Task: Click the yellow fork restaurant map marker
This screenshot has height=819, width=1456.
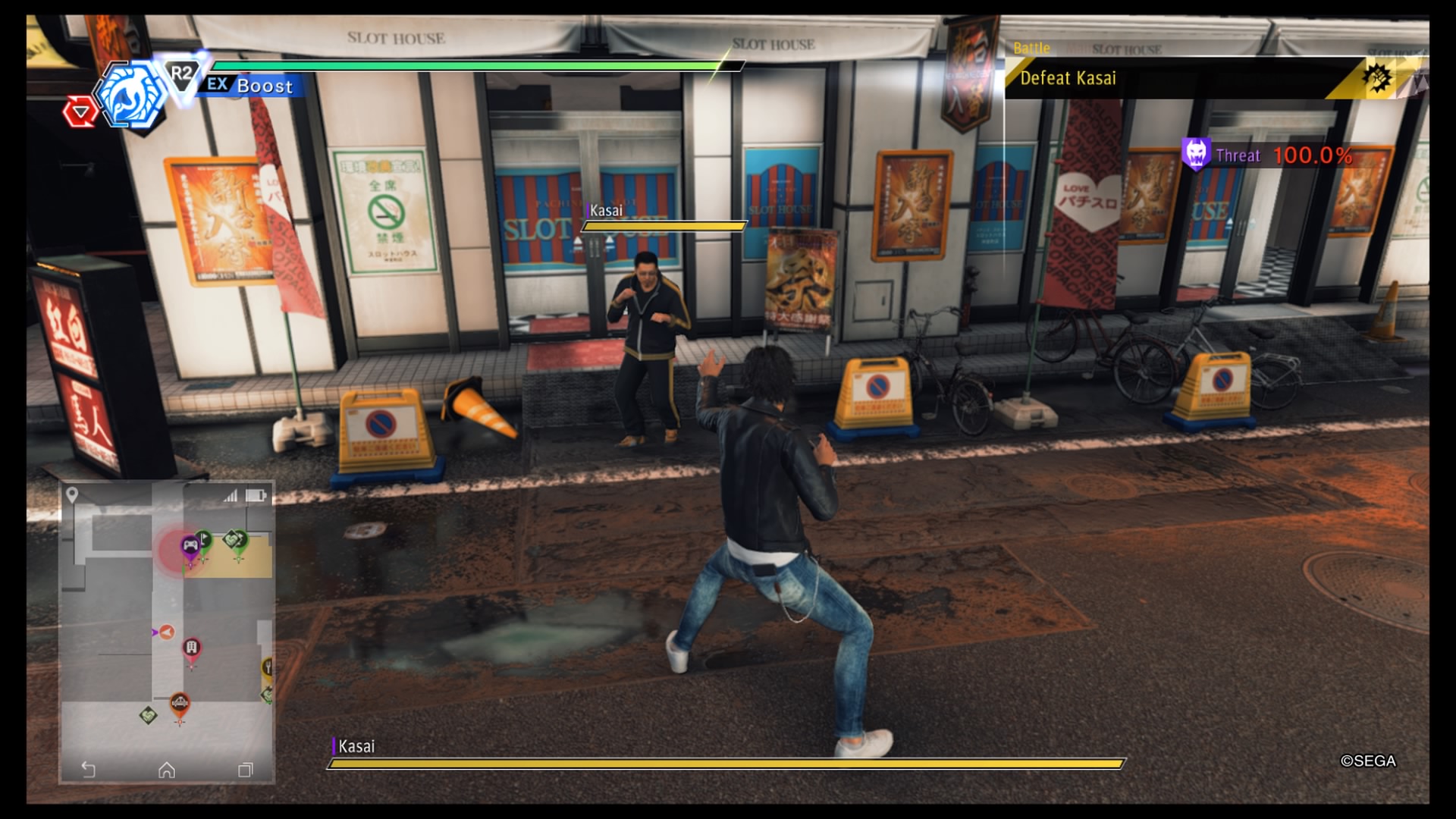Action: coord(268,667)
